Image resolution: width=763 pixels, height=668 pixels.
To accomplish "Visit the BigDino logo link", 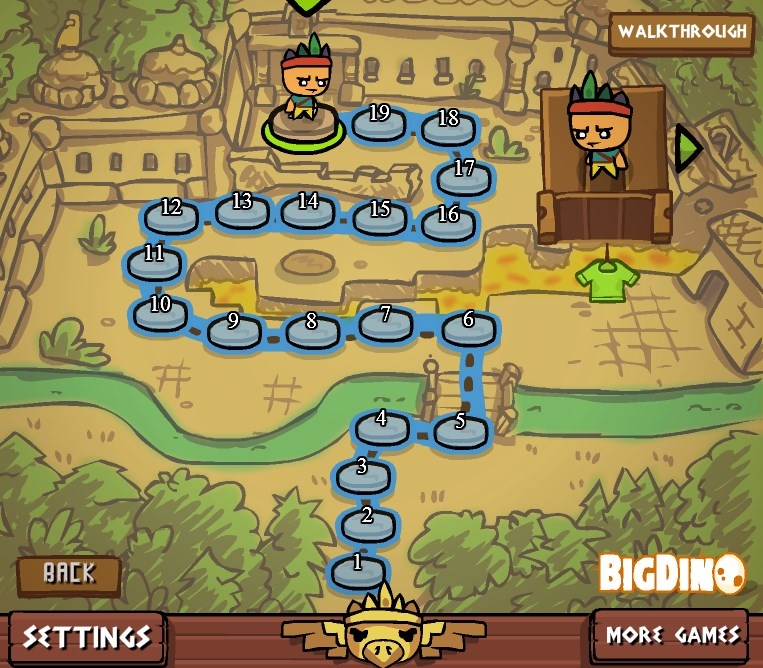I will 671,573.
